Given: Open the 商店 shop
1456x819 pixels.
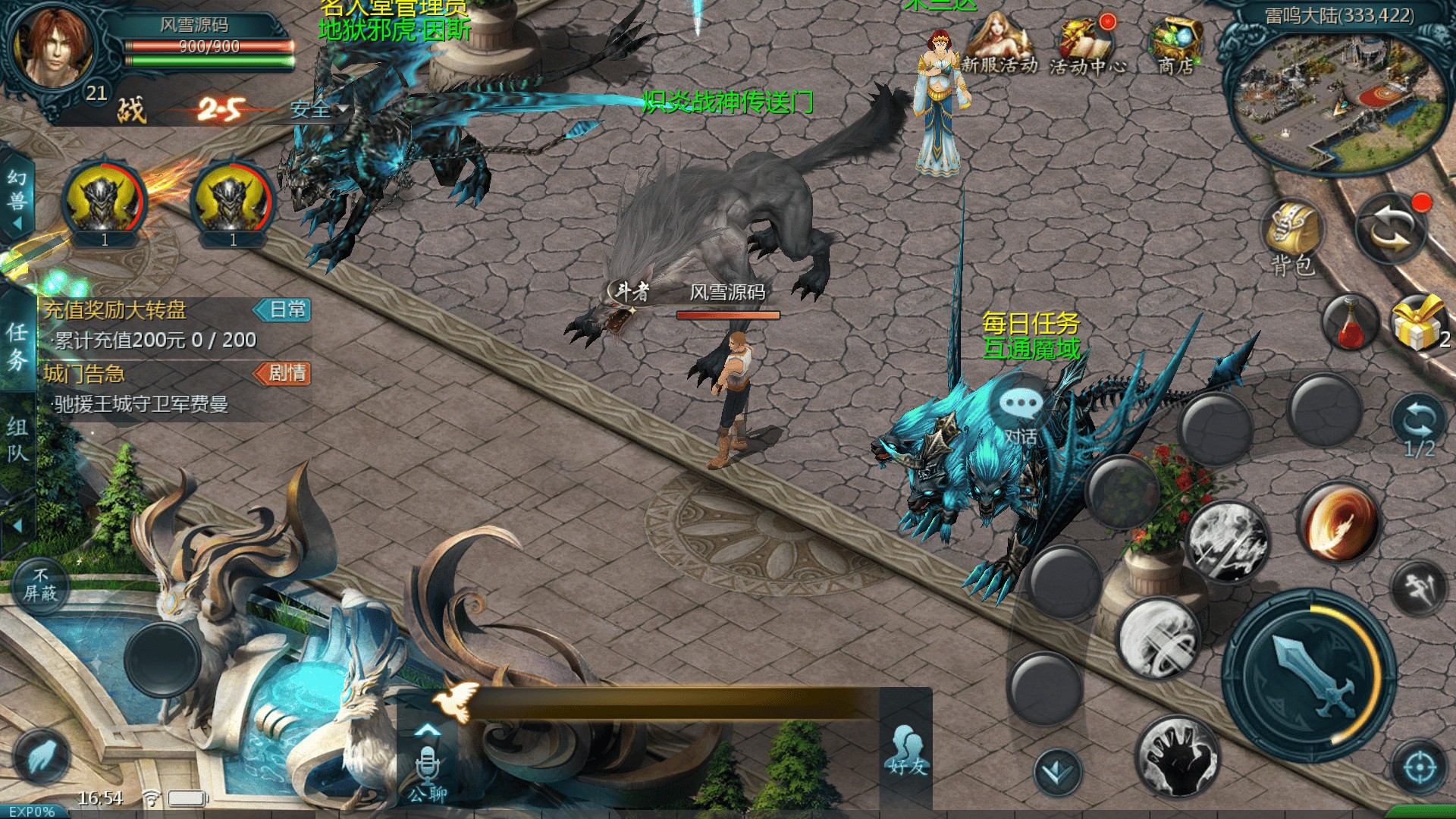Looking at the screenshot, I should click(x=1175, y=45).
